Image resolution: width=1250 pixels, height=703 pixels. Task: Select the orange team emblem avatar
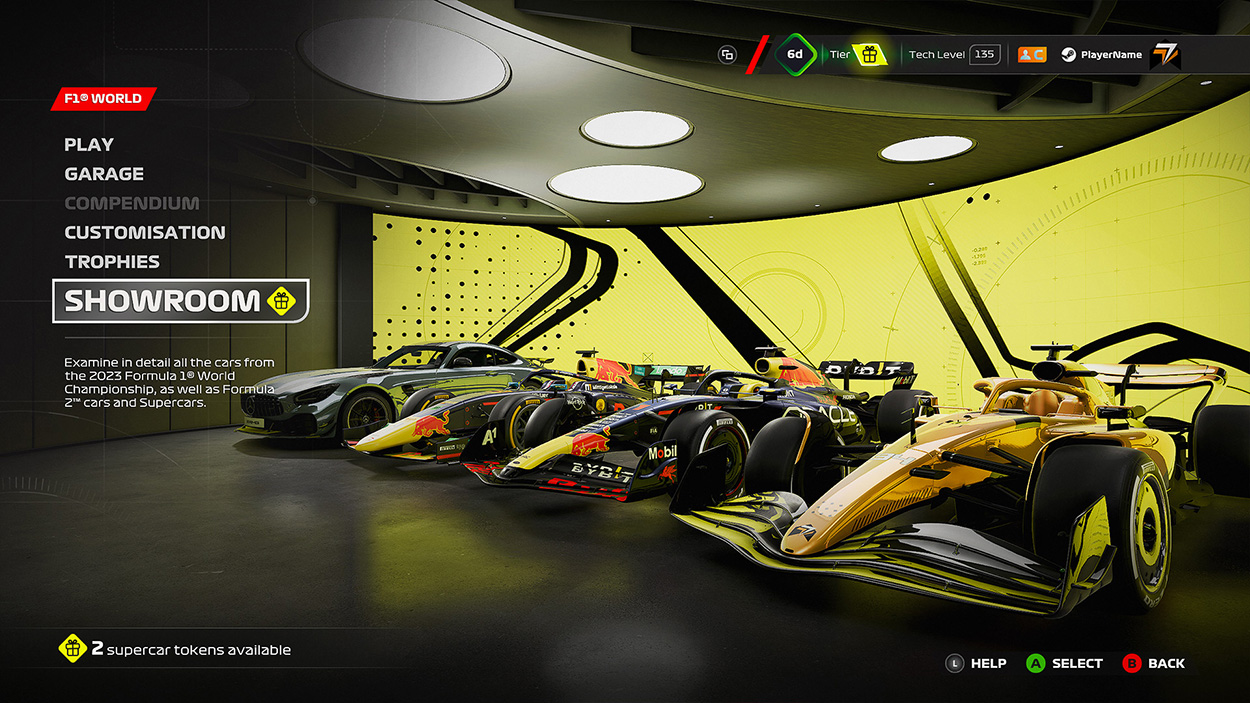pyautogui.click(x=1165, y=55)
